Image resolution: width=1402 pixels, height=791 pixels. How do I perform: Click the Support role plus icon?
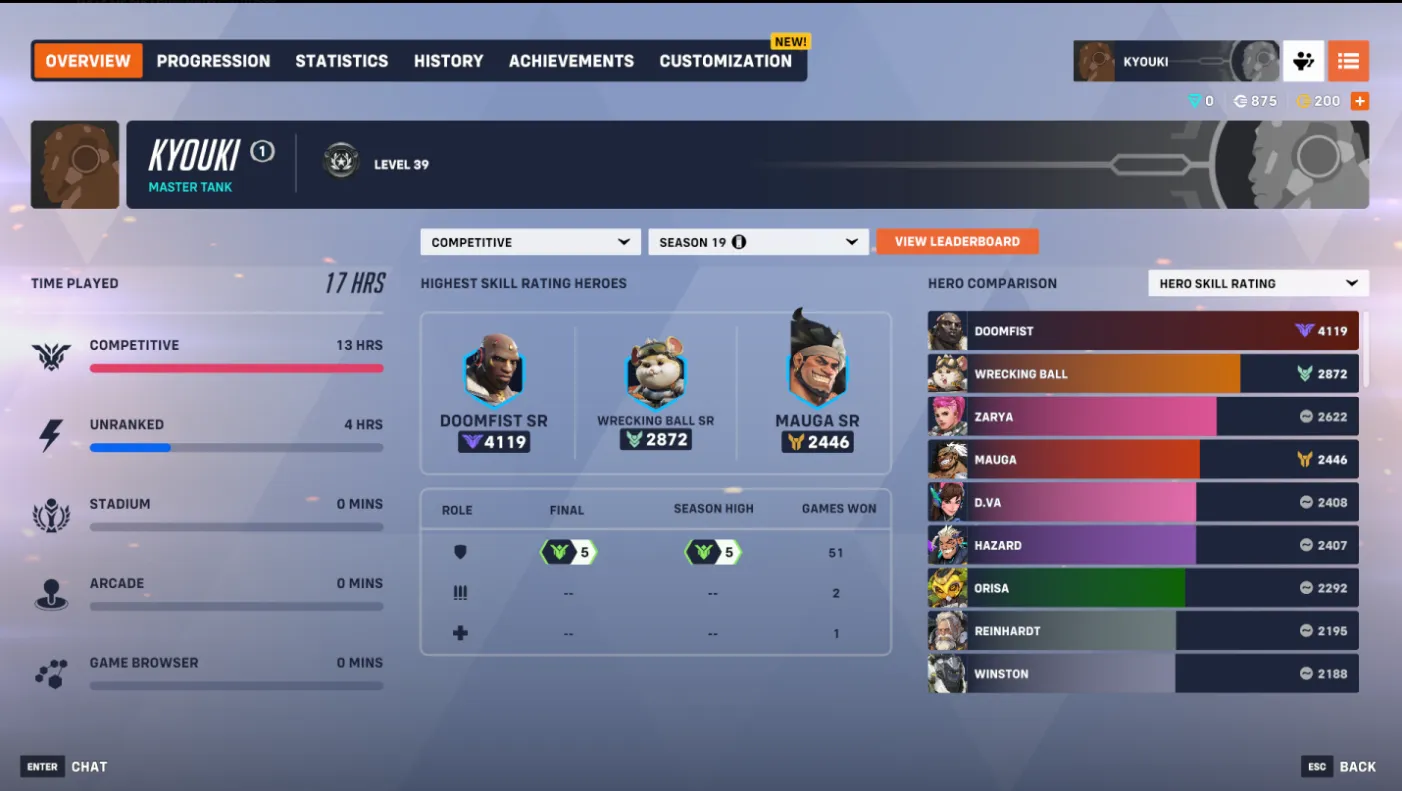point(460,633)
